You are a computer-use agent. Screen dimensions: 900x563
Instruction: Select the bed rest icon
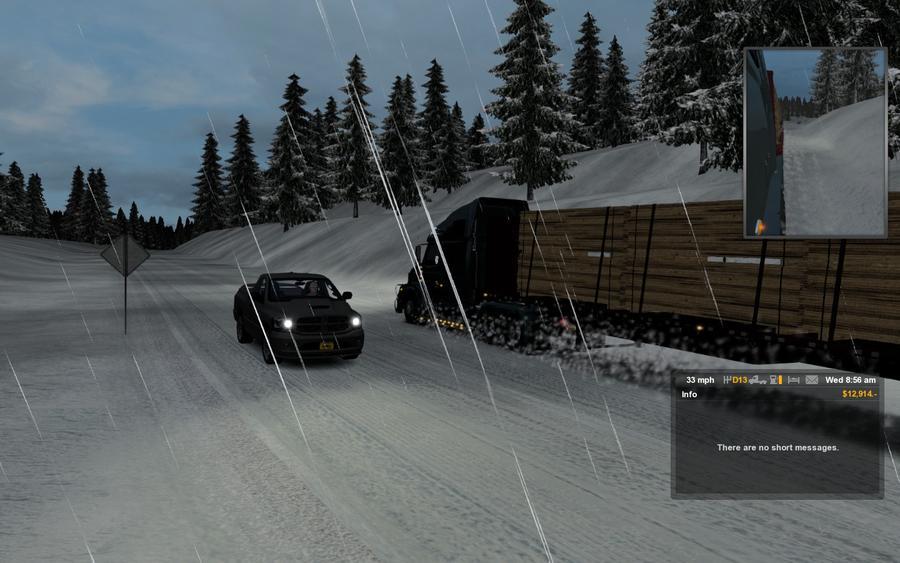(794, 380)
